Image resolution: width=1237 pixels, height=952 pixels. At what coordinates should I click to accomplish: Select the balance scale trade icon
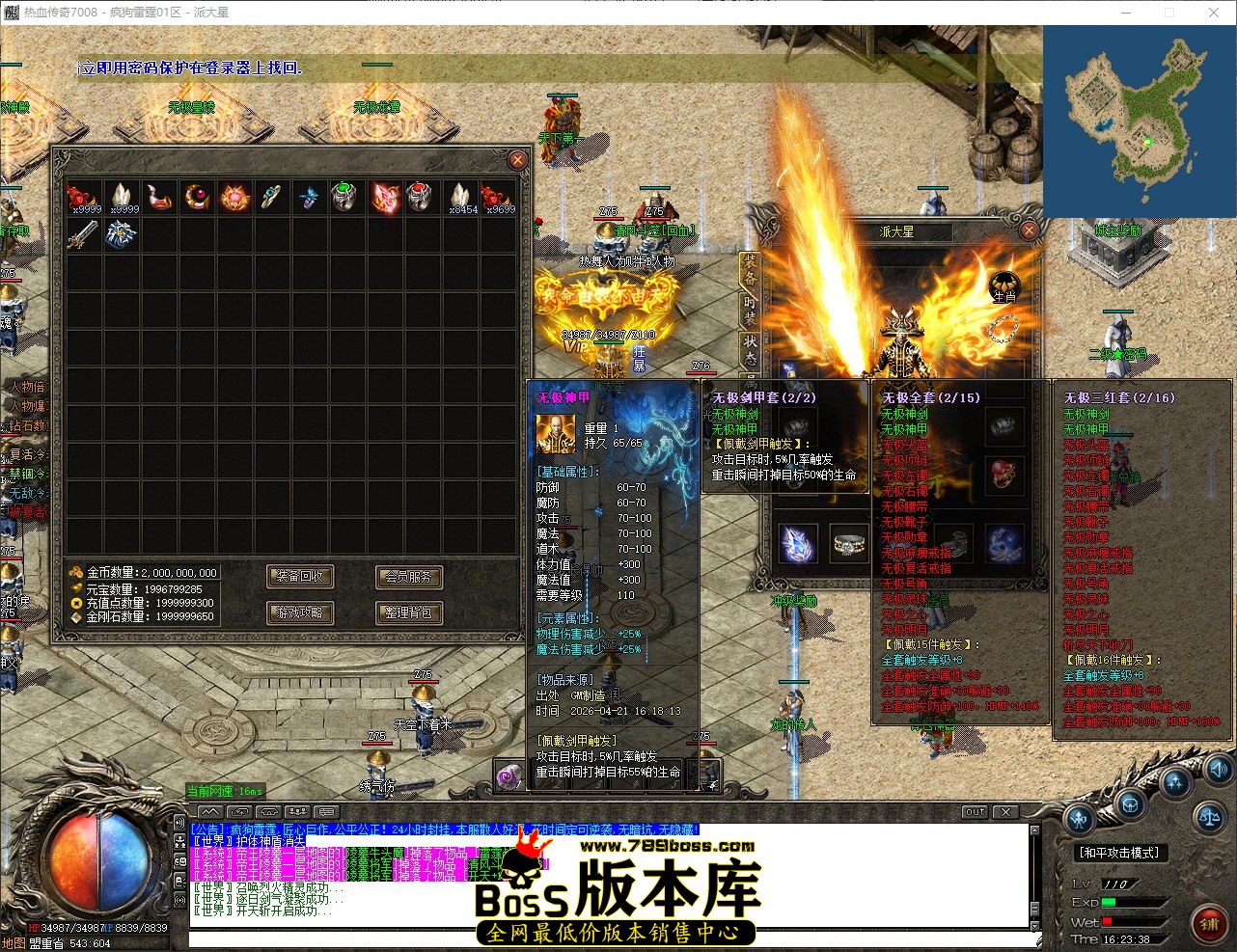tap(1209, 819)
